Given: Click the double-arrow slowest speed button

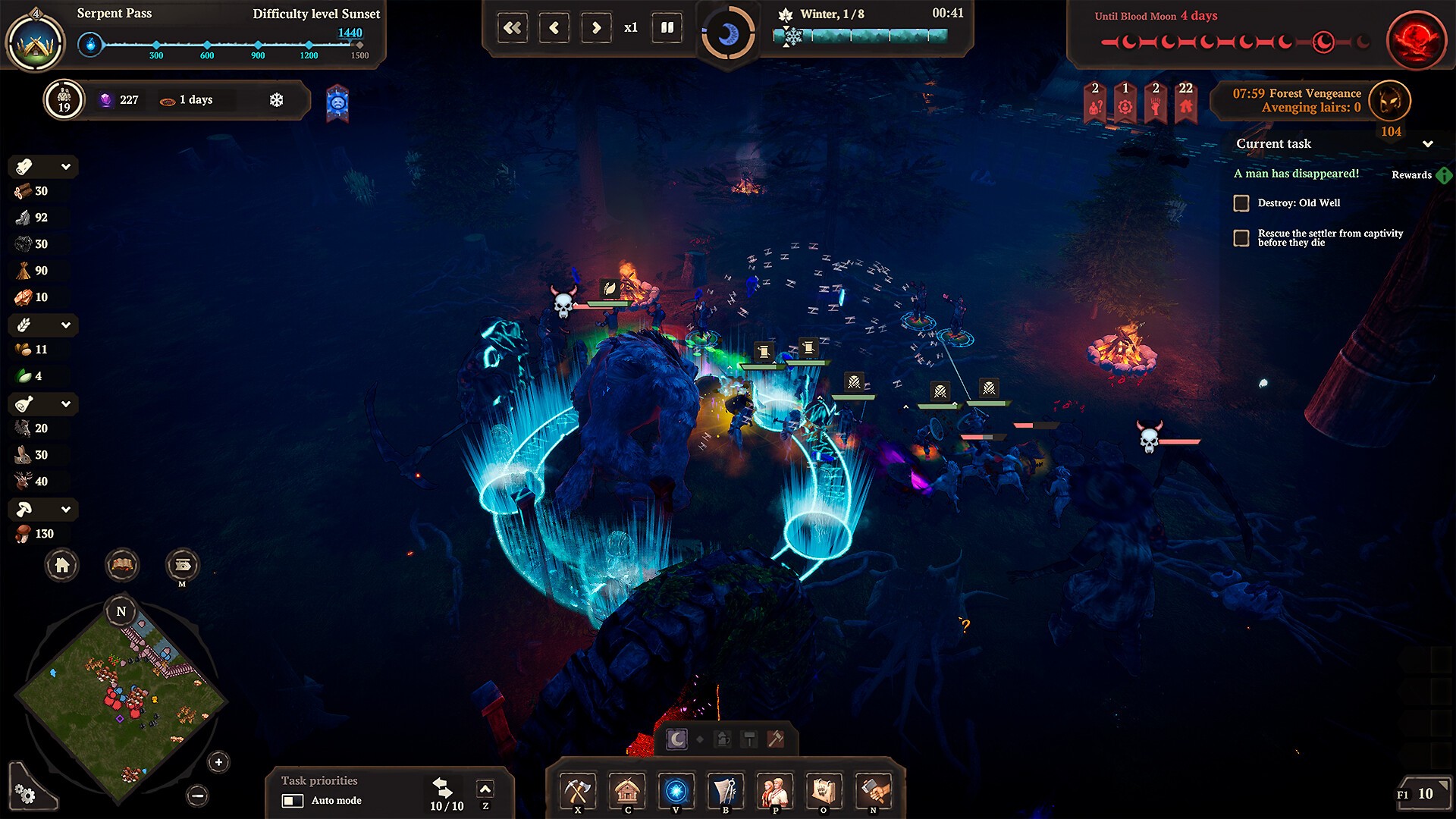Looking at the screenshot, I should coord(513,28).
